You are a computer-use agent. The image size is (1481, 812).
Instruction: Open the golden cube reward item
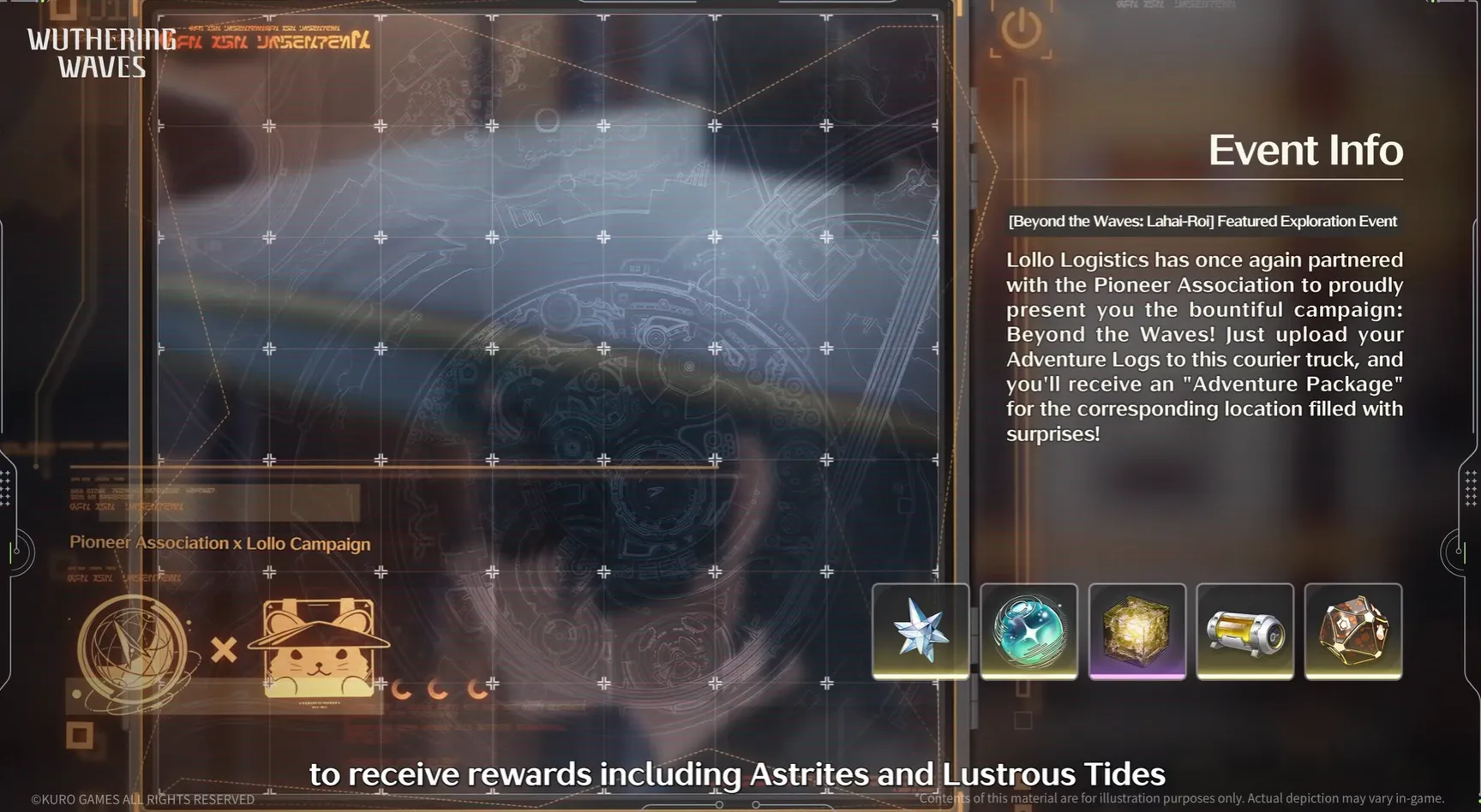[x=1137, y=632]
